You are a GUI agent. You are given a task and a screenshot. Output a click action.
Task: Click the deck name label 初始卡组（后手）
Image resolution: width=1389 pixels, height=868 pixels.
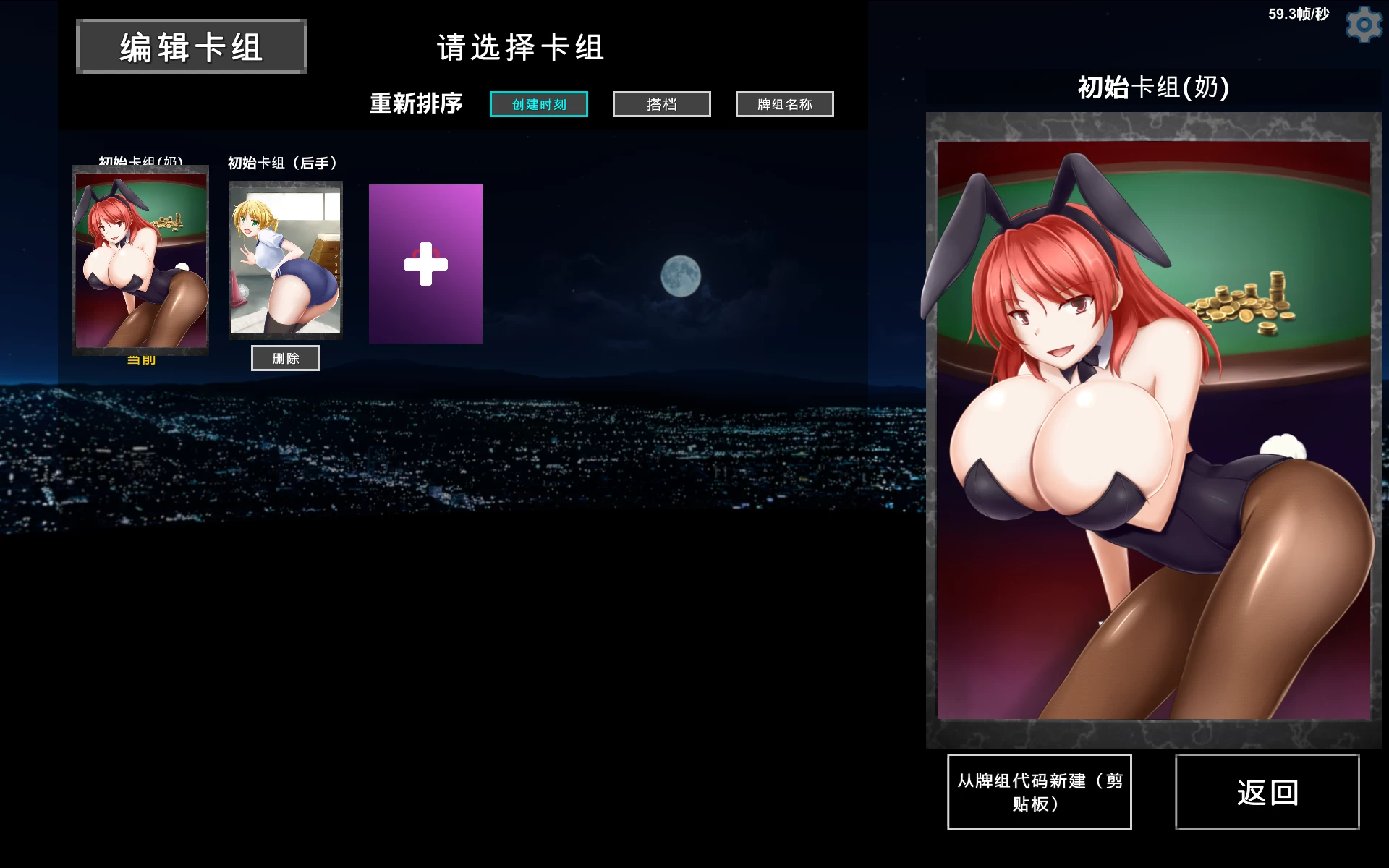[282, 163]
